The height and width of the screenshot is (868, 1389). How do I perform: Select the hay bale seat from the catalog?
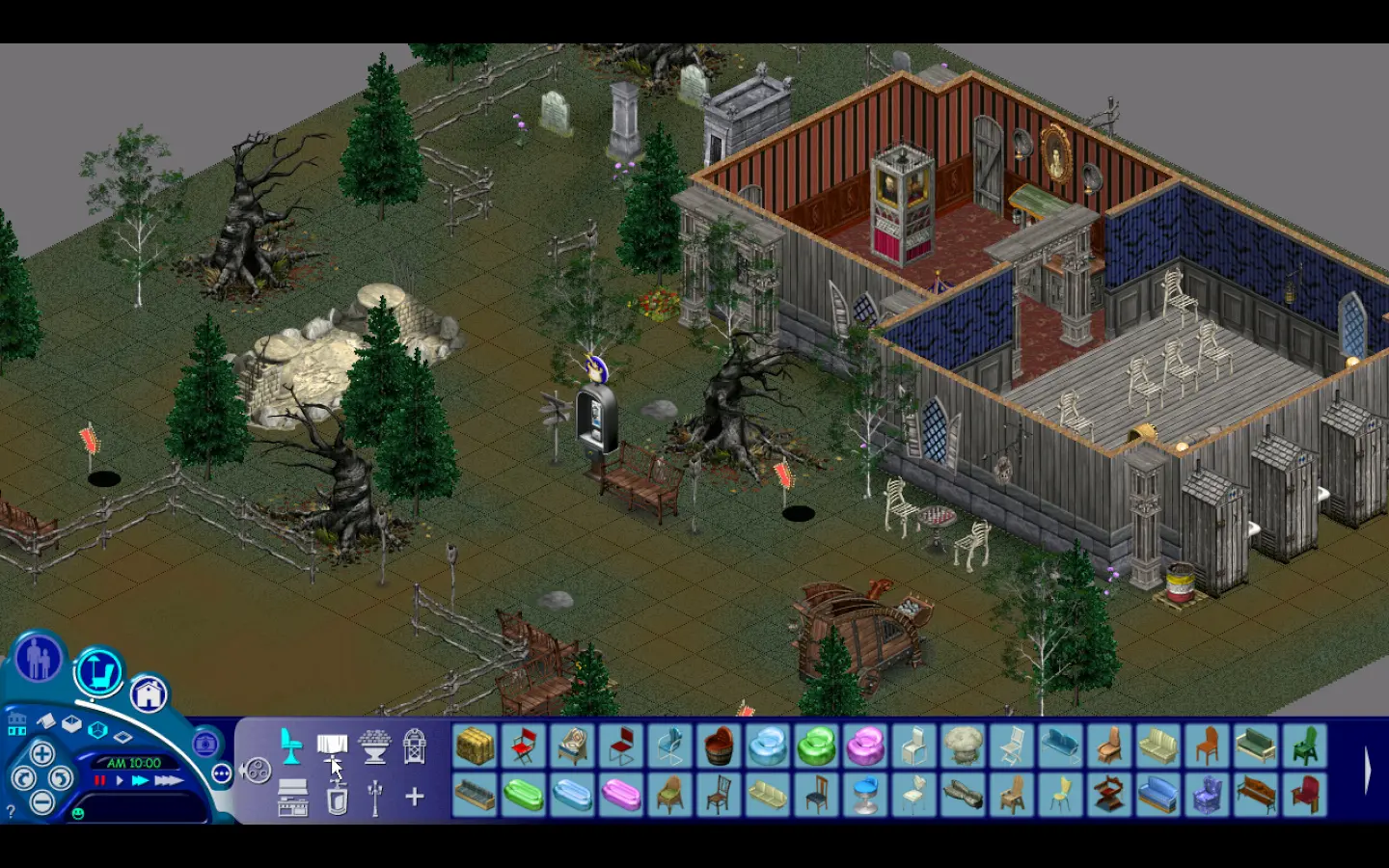(475, 746)
